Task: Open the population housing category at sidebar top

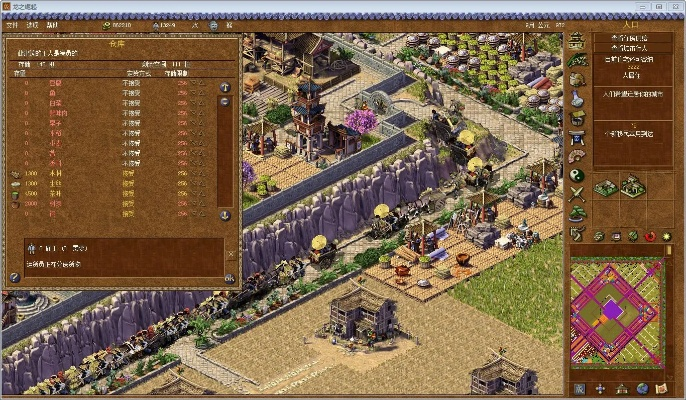Action: pyautogui.click(x=577, y=41)
